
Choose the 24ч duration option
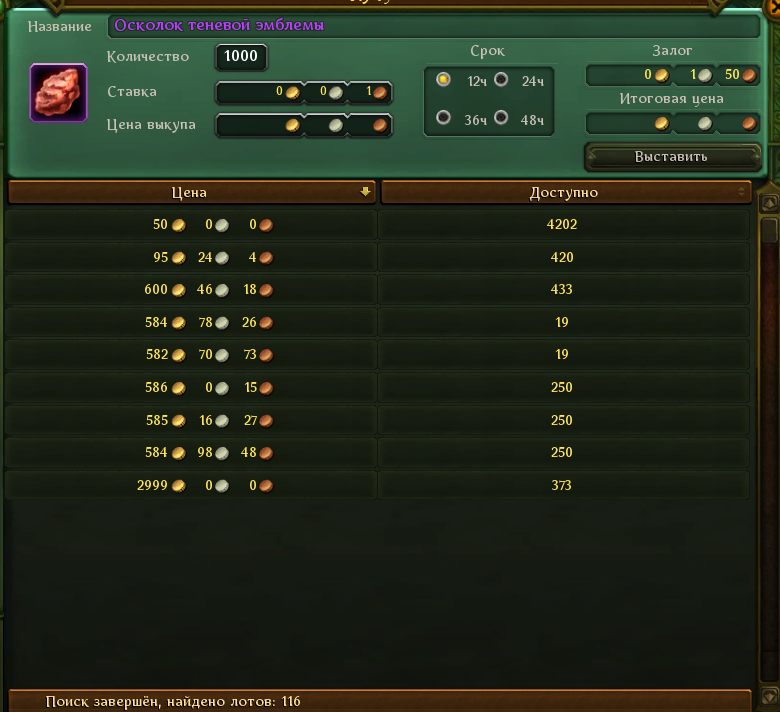[501, 80]
